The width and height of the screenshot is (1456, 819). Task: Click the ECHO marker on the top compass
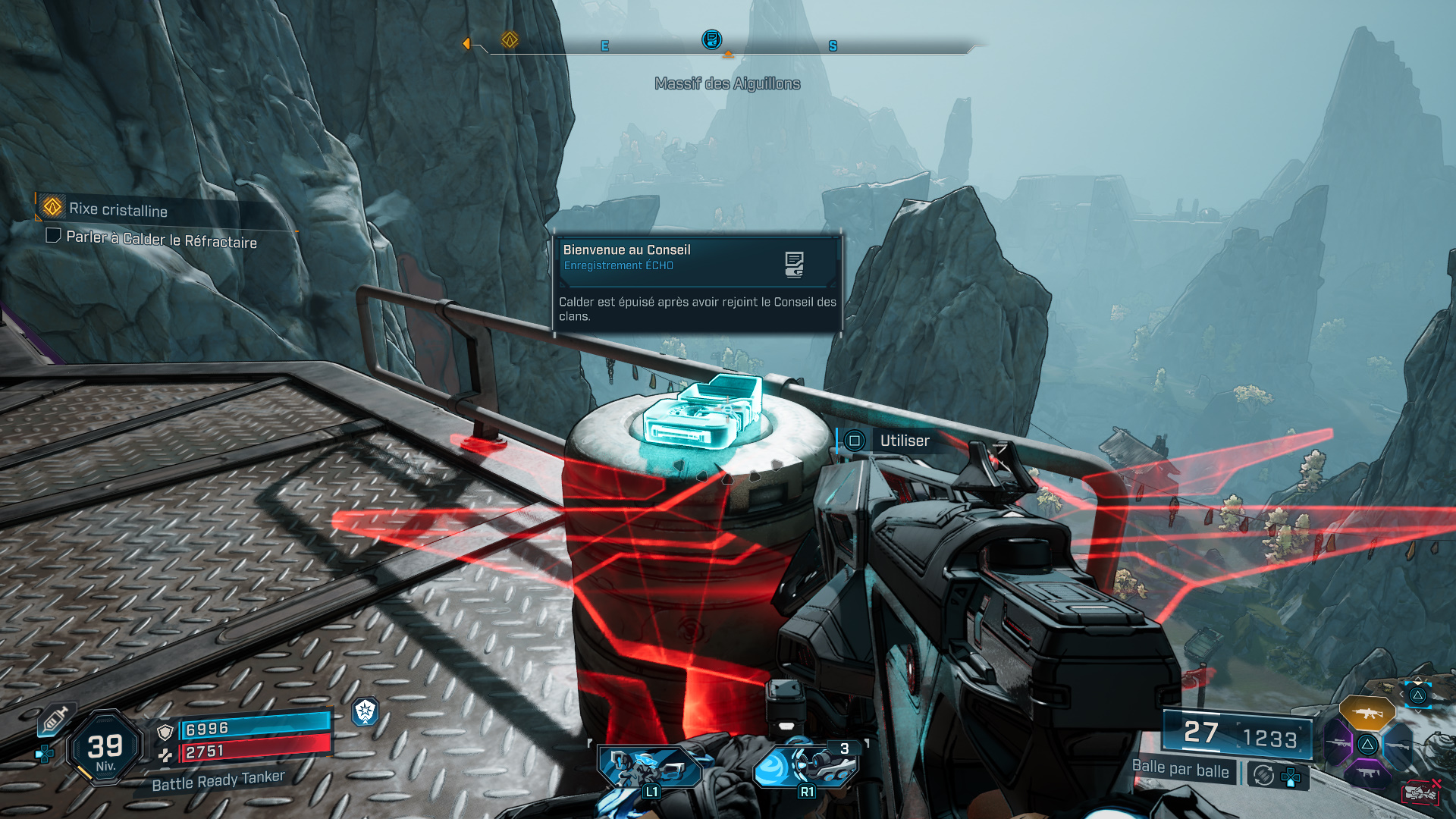point(711,41)
